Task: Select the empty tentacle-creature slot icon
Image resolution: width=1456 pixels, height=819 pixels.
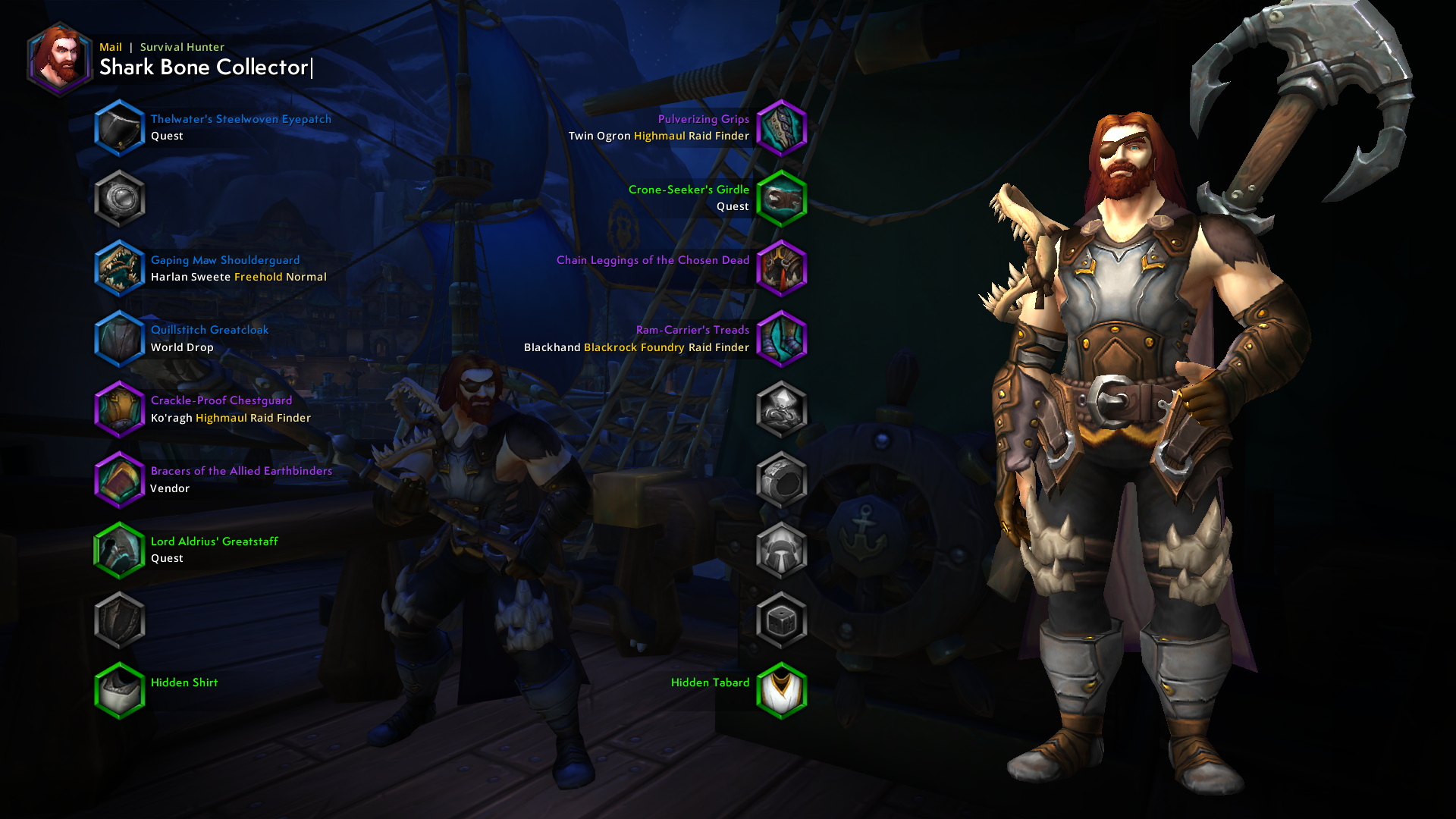Action: click(782, 409)
